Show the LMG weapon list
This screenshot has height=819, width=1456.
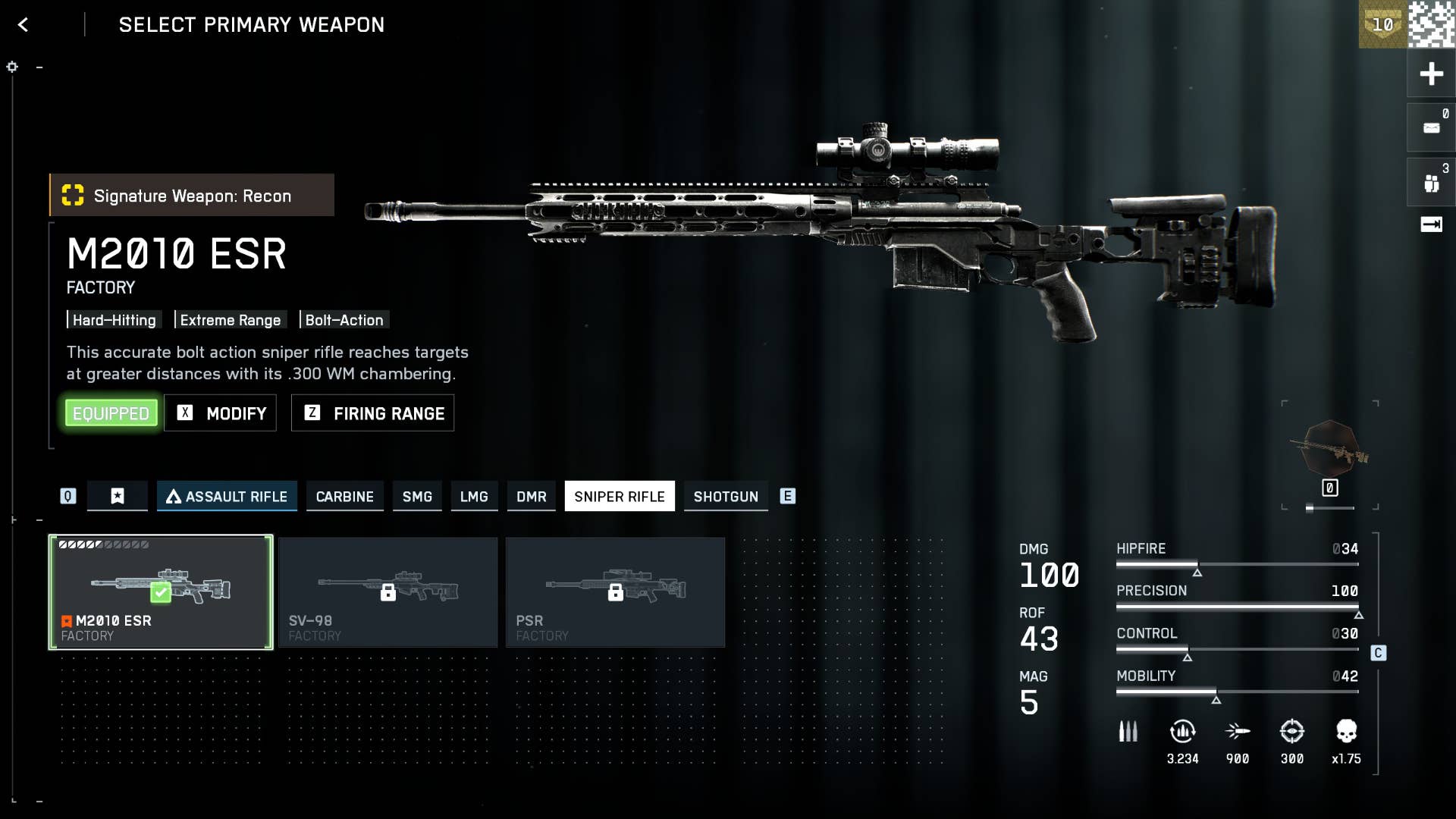tap(474, 497)
